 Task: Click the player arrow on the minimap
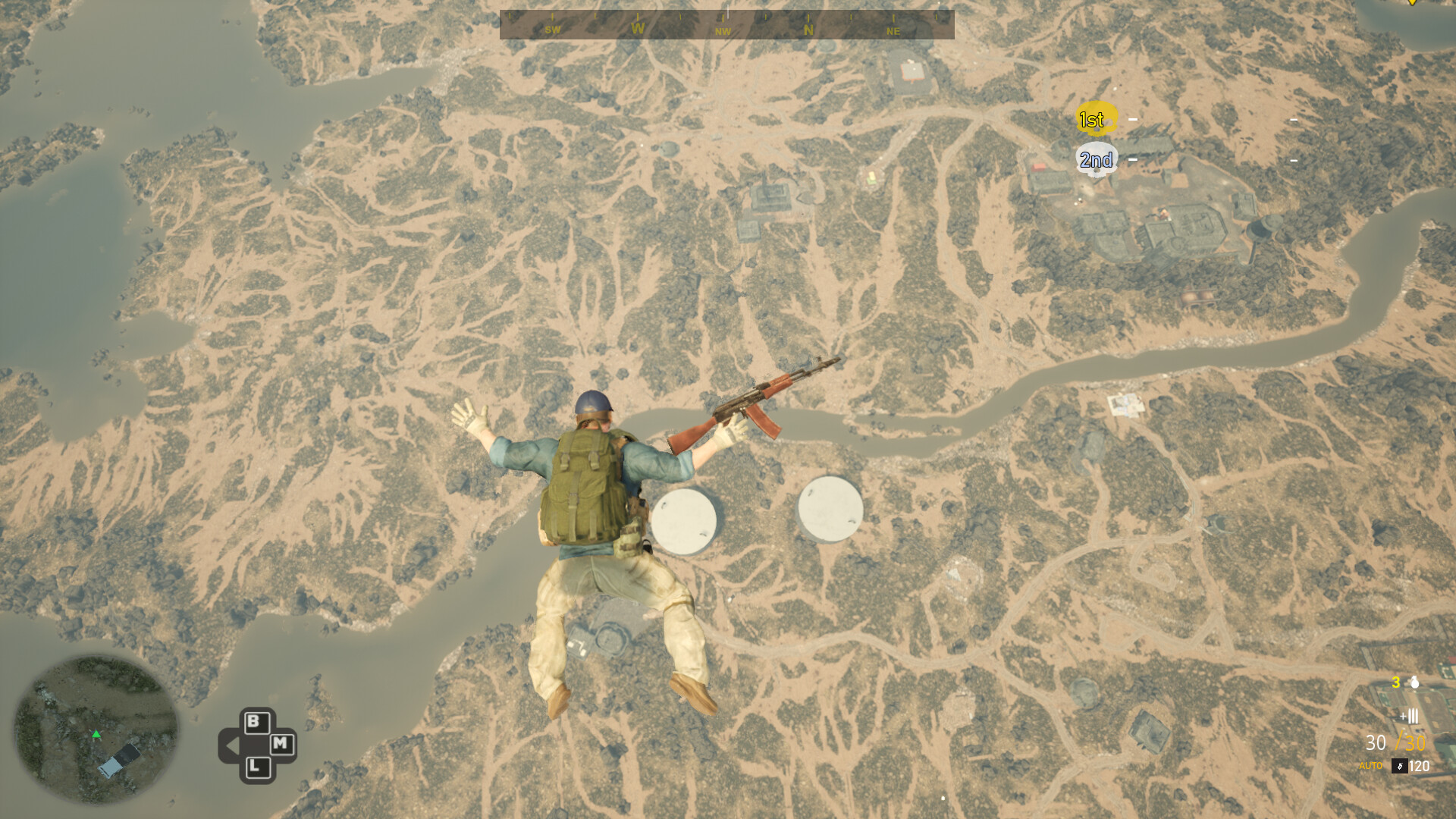pos(97,734)
